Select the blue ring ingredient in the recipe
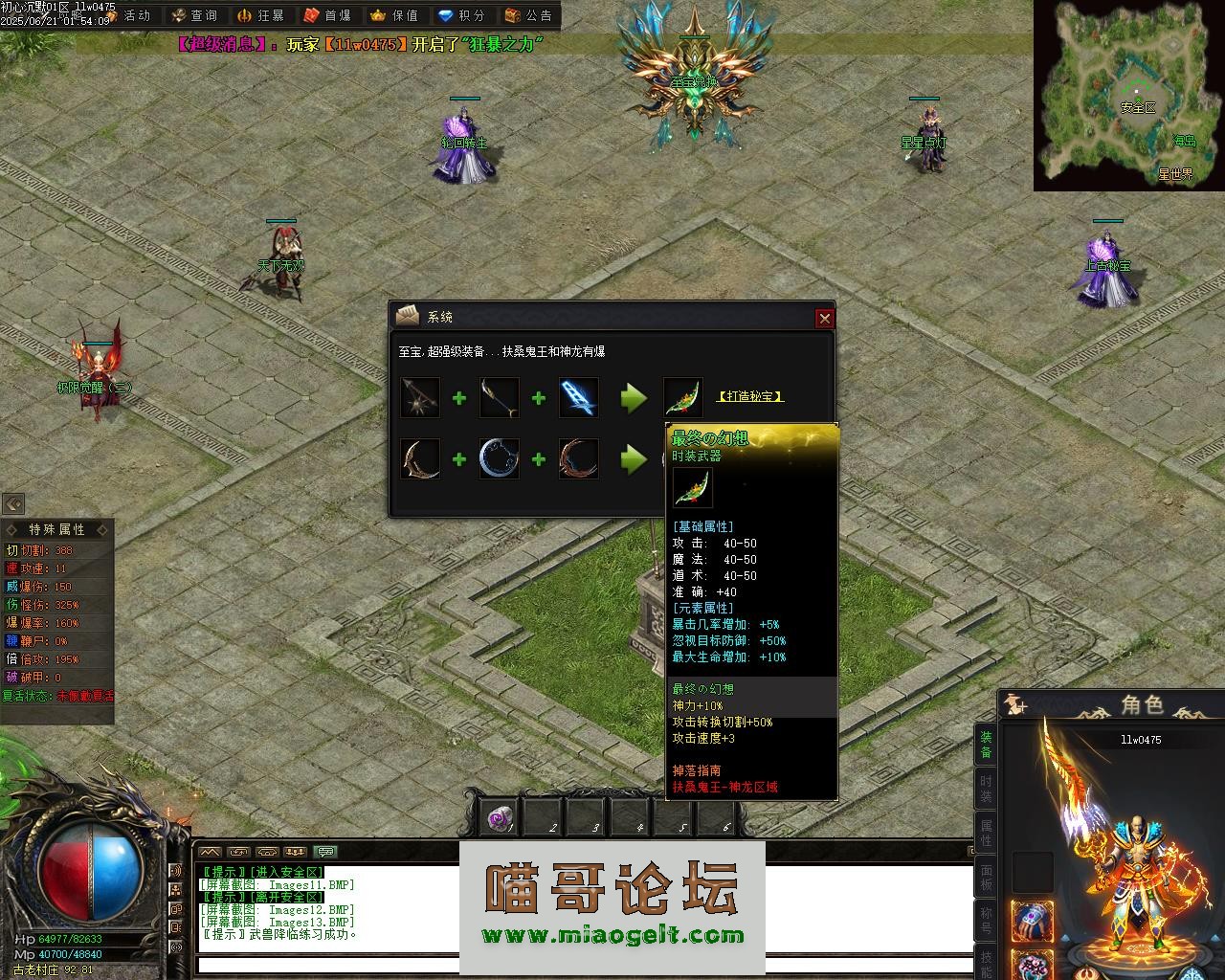This screenshot has height=980, width=1225. [500, 459]
